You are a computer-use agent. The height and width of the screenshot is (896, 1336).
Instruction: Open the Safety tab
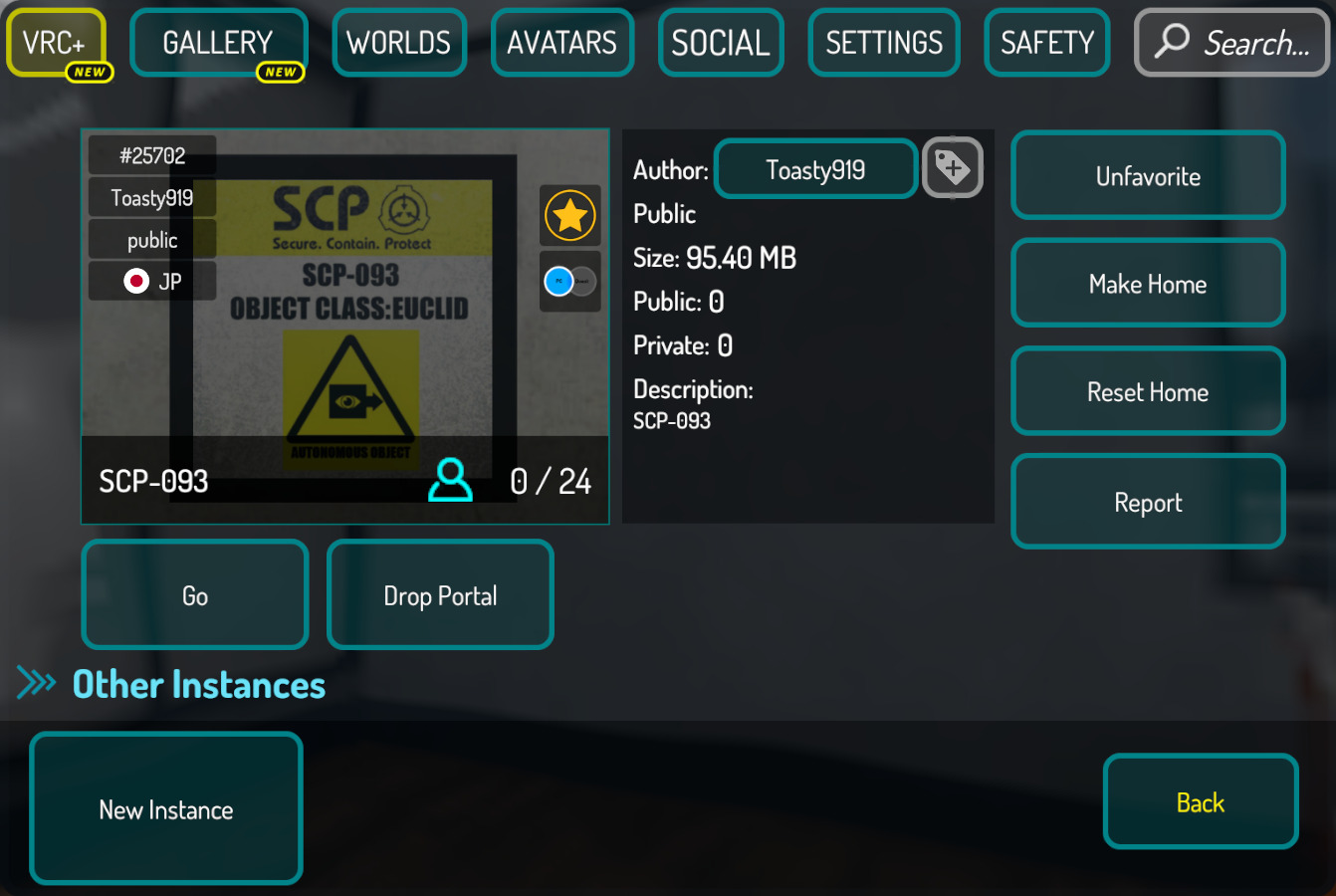tap(1047, 43)
